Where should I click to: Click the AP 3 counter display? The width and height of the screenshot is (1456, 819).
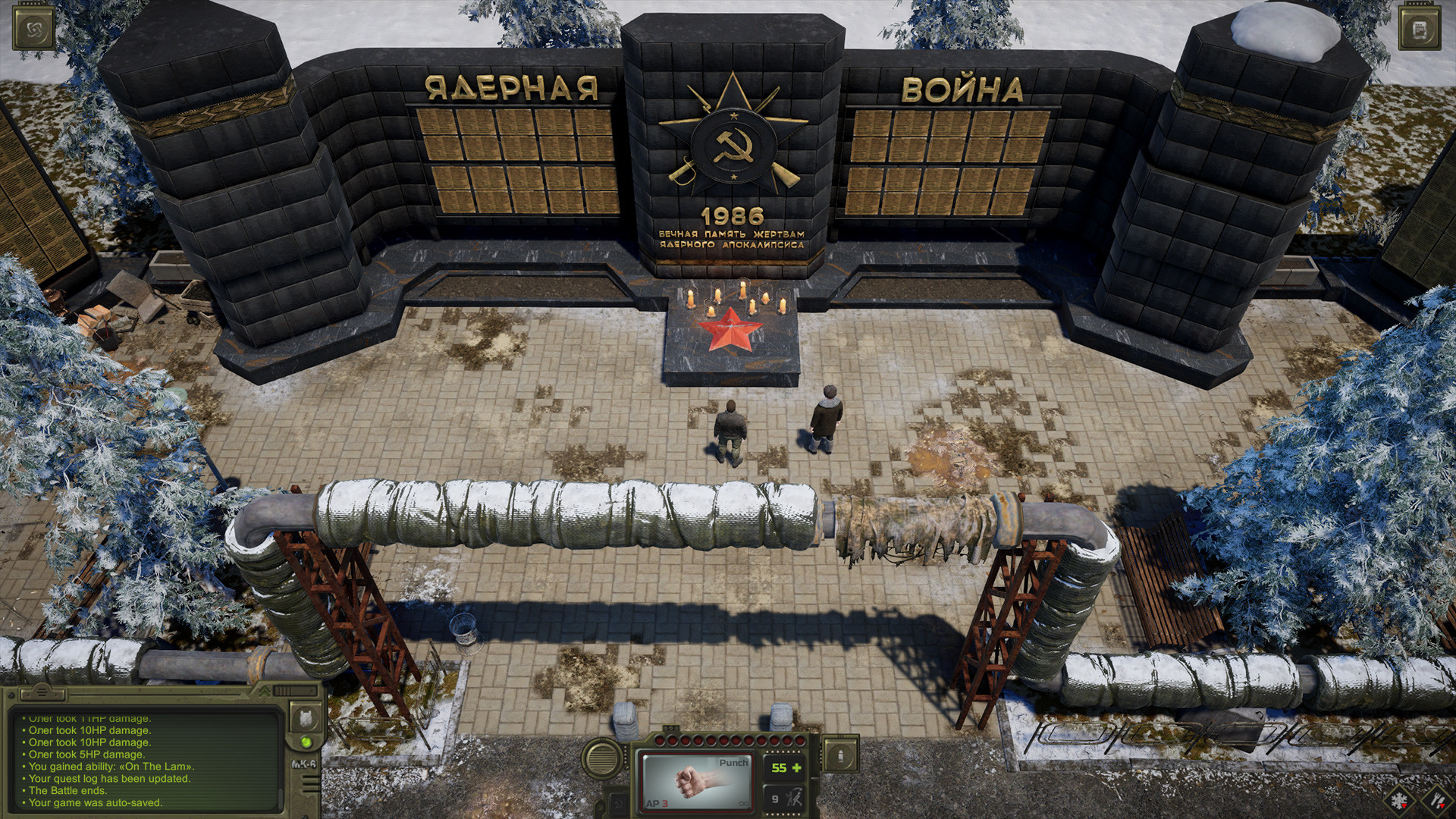pos(657,804)
